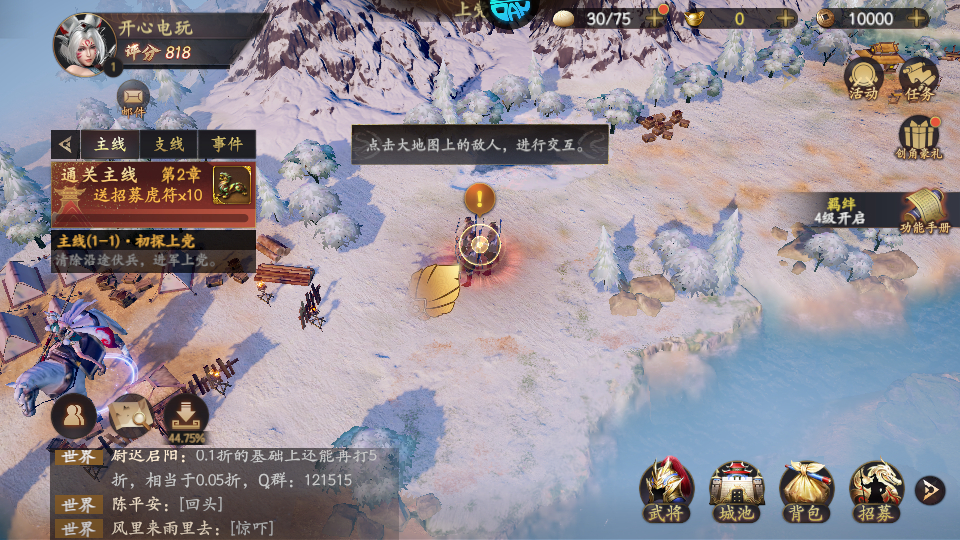Open the 任务 quests icon
This screenshot has width=960, height=540.
click(x=919, y=78)
